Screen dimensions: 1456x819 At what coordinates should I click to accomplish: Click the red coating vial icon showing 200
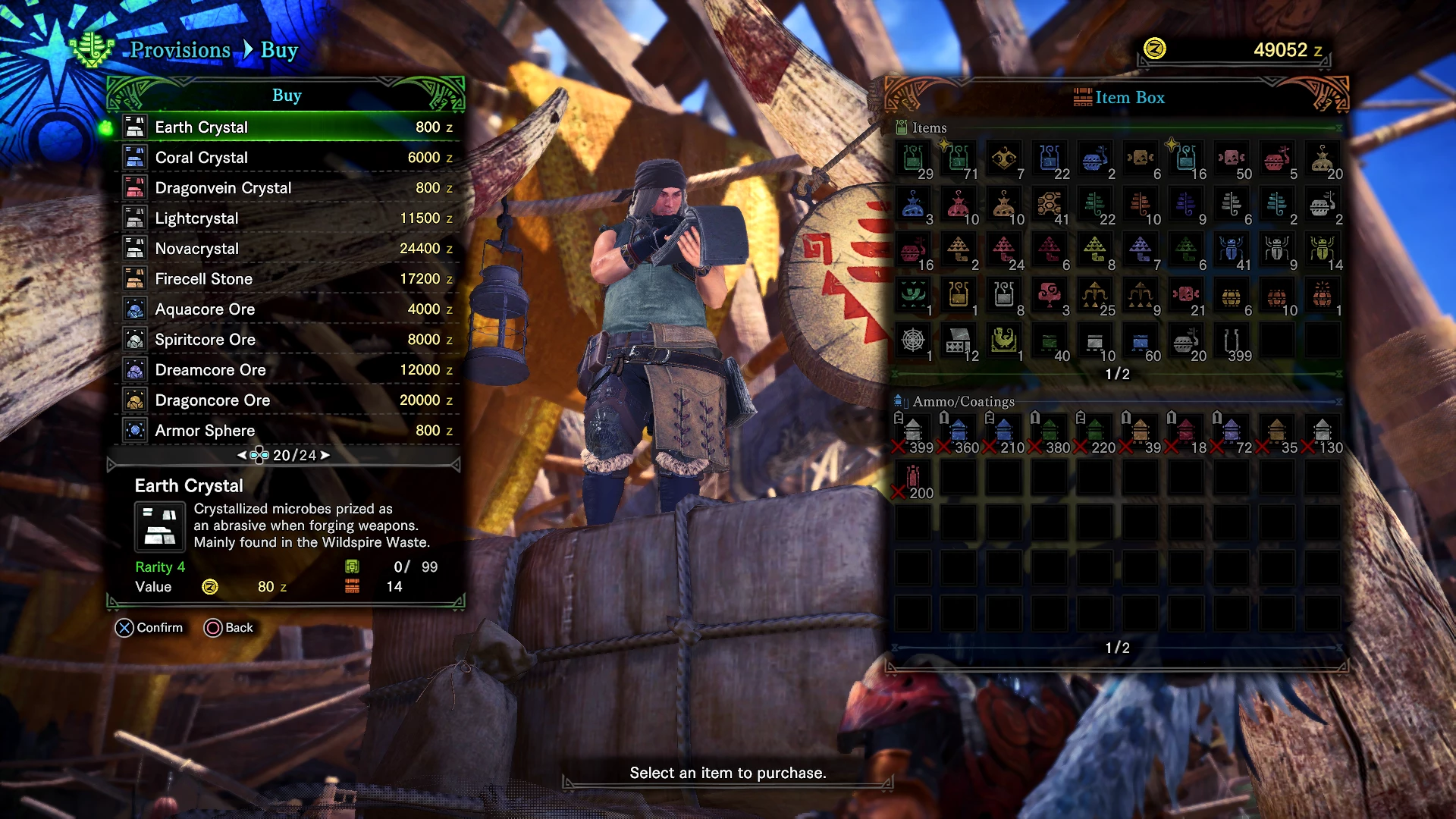tap(912, 477)
